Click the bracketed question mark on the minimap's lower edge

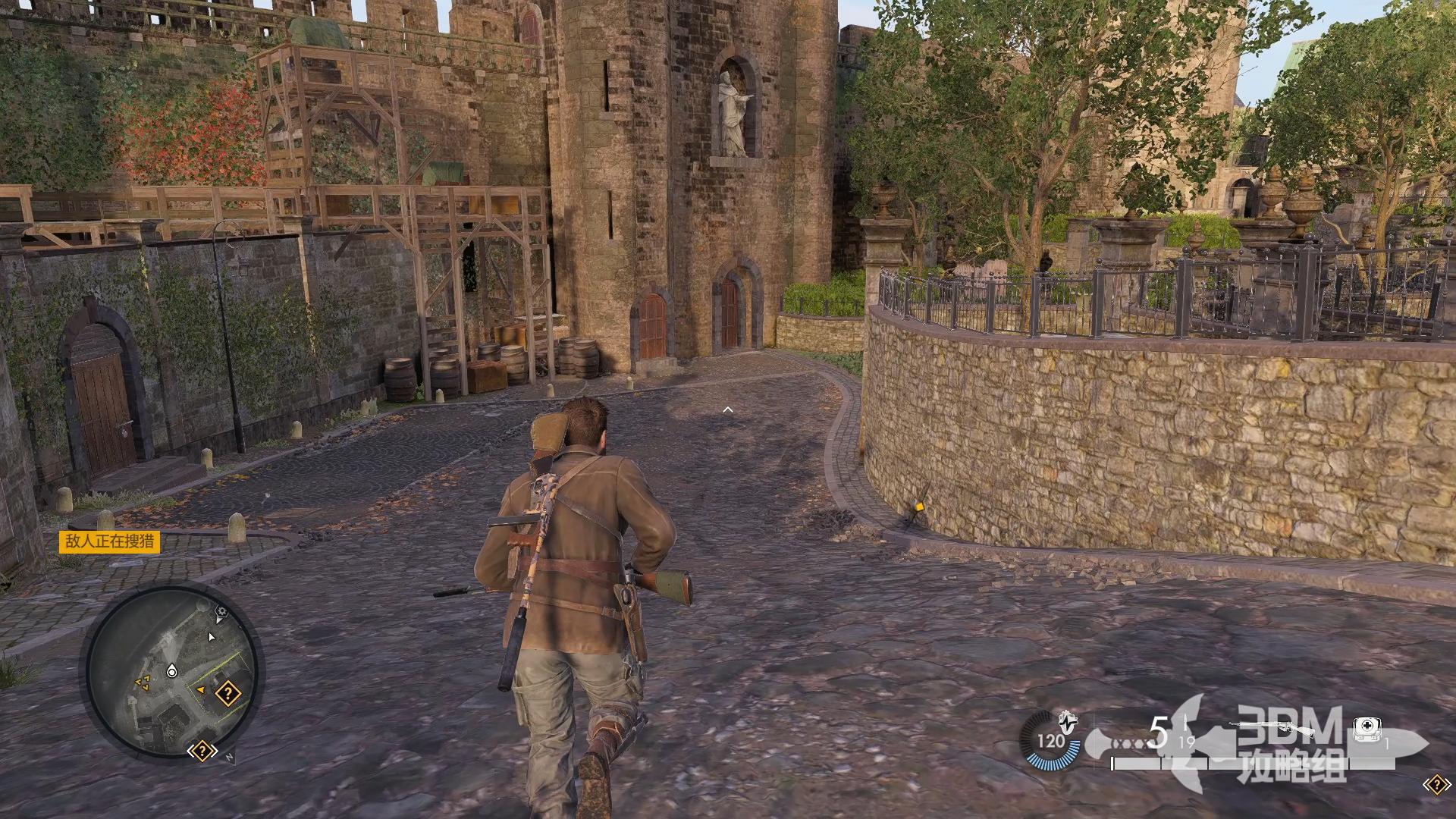pyautogui.click(x=202, y=752)
